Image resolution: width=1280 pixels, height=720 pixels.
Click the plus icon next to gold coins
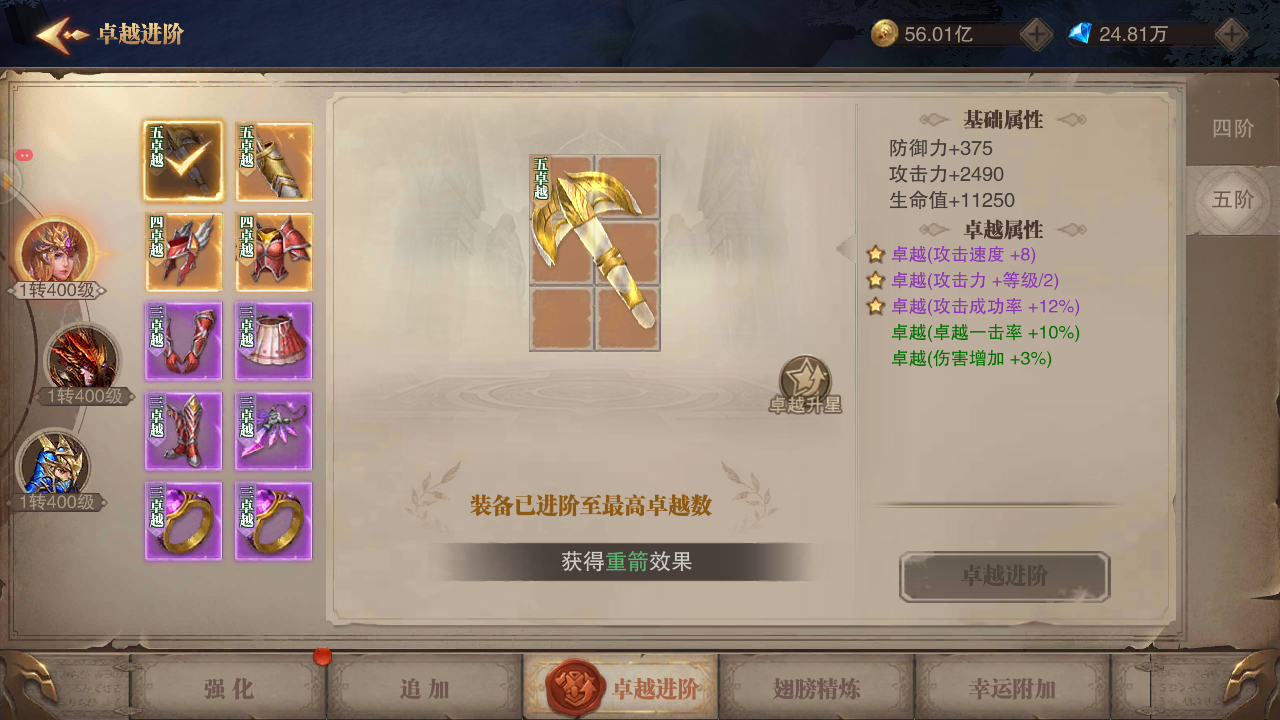click(1036, 34)
